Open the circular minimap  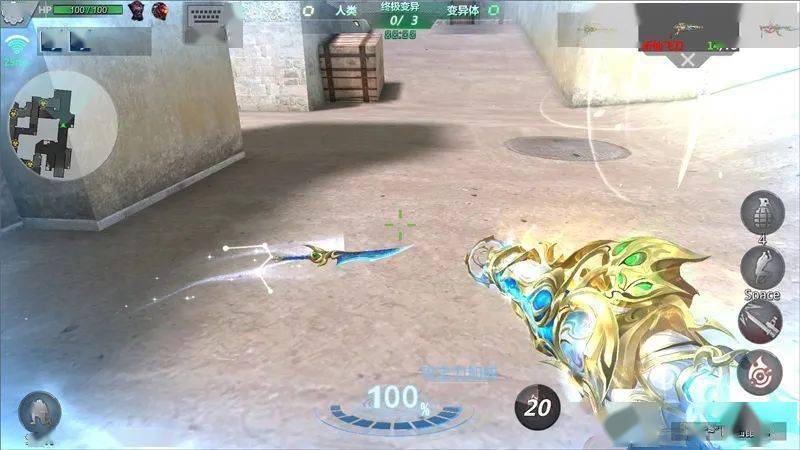[x=62, y=124]
